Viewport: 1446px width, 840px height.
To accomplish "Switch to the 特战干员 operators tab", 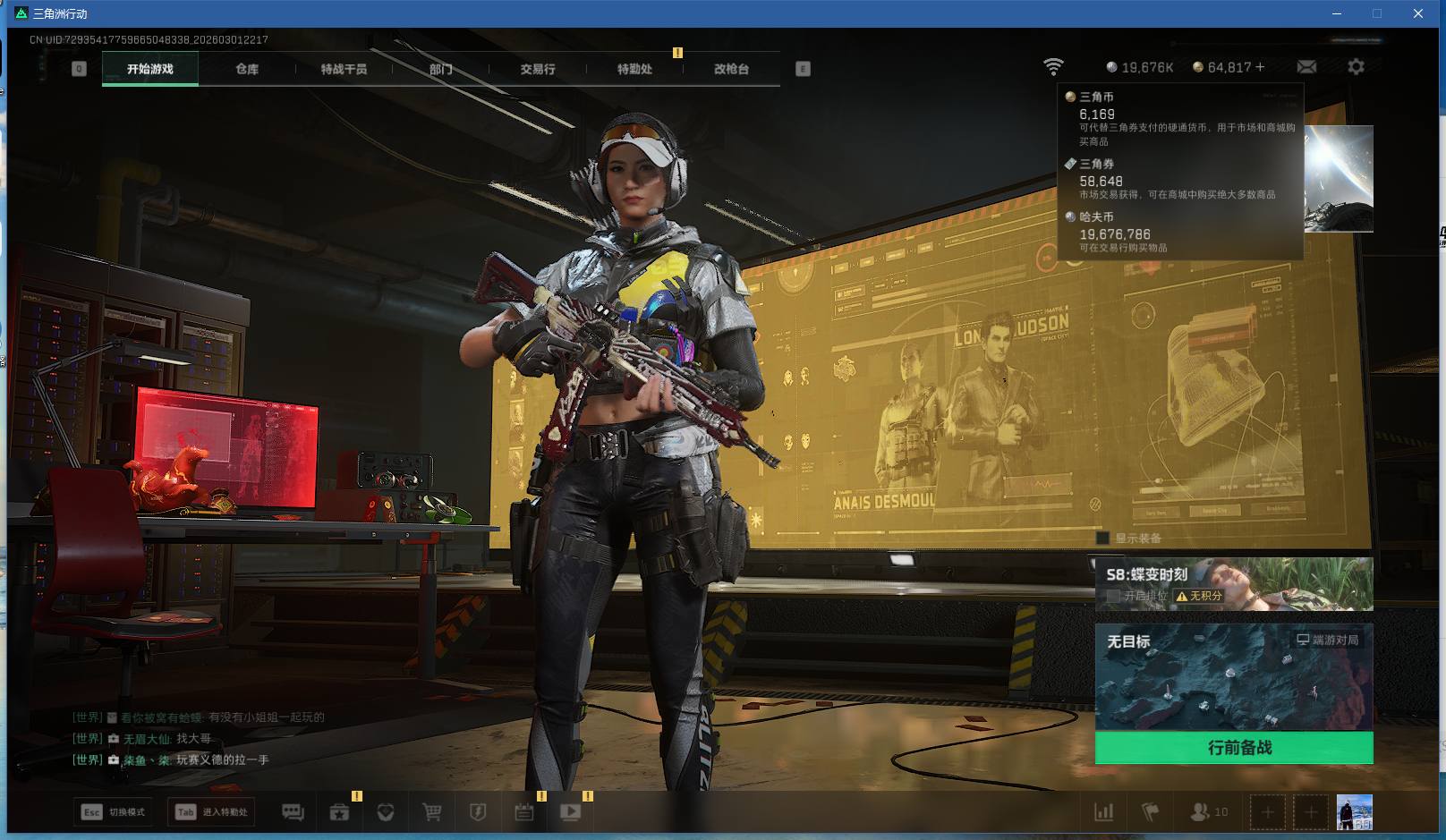I will [x=344, y=69].
